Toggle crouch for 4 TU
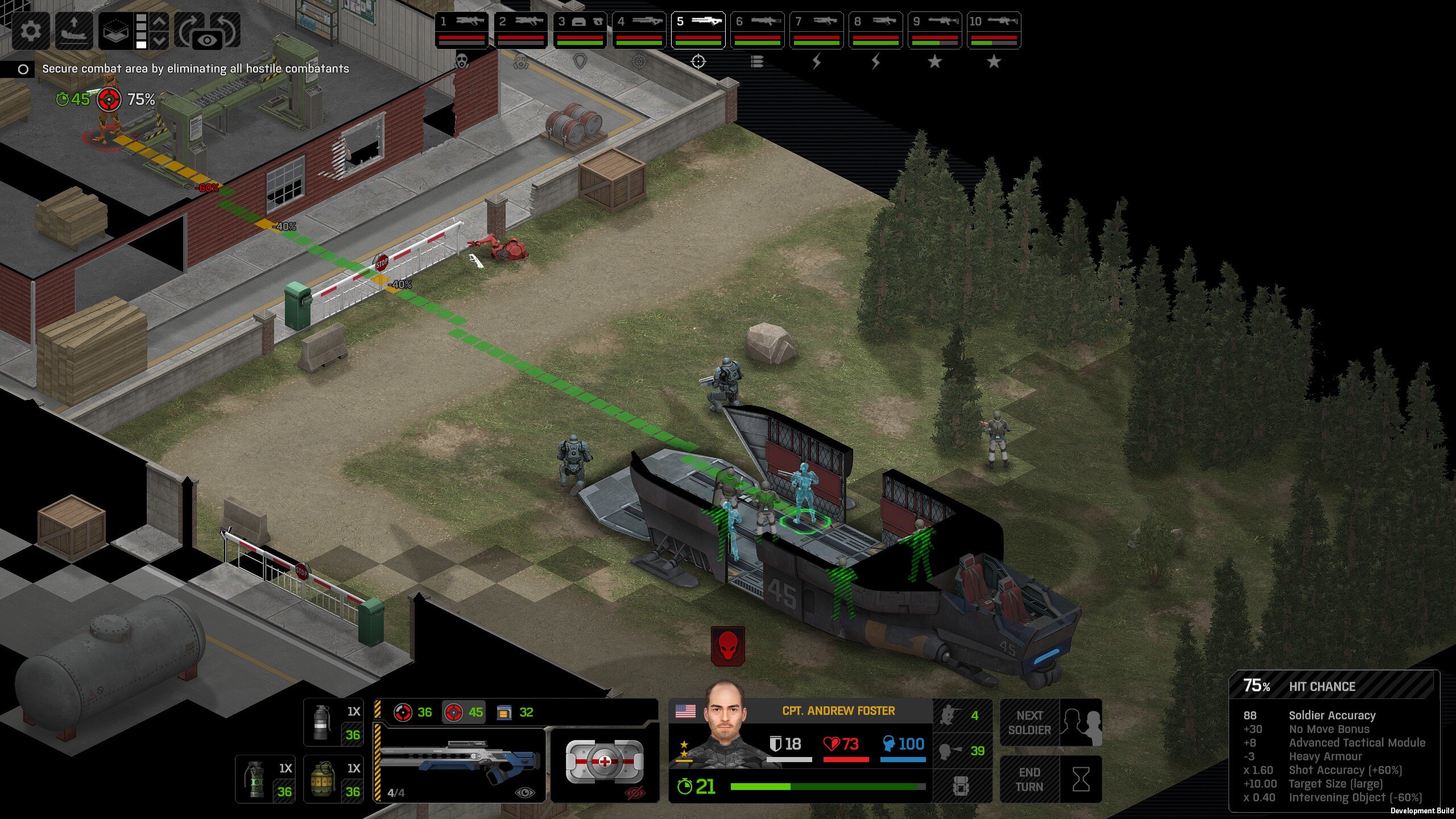Viewport: 1456px width, 819px height. [962, 715]
